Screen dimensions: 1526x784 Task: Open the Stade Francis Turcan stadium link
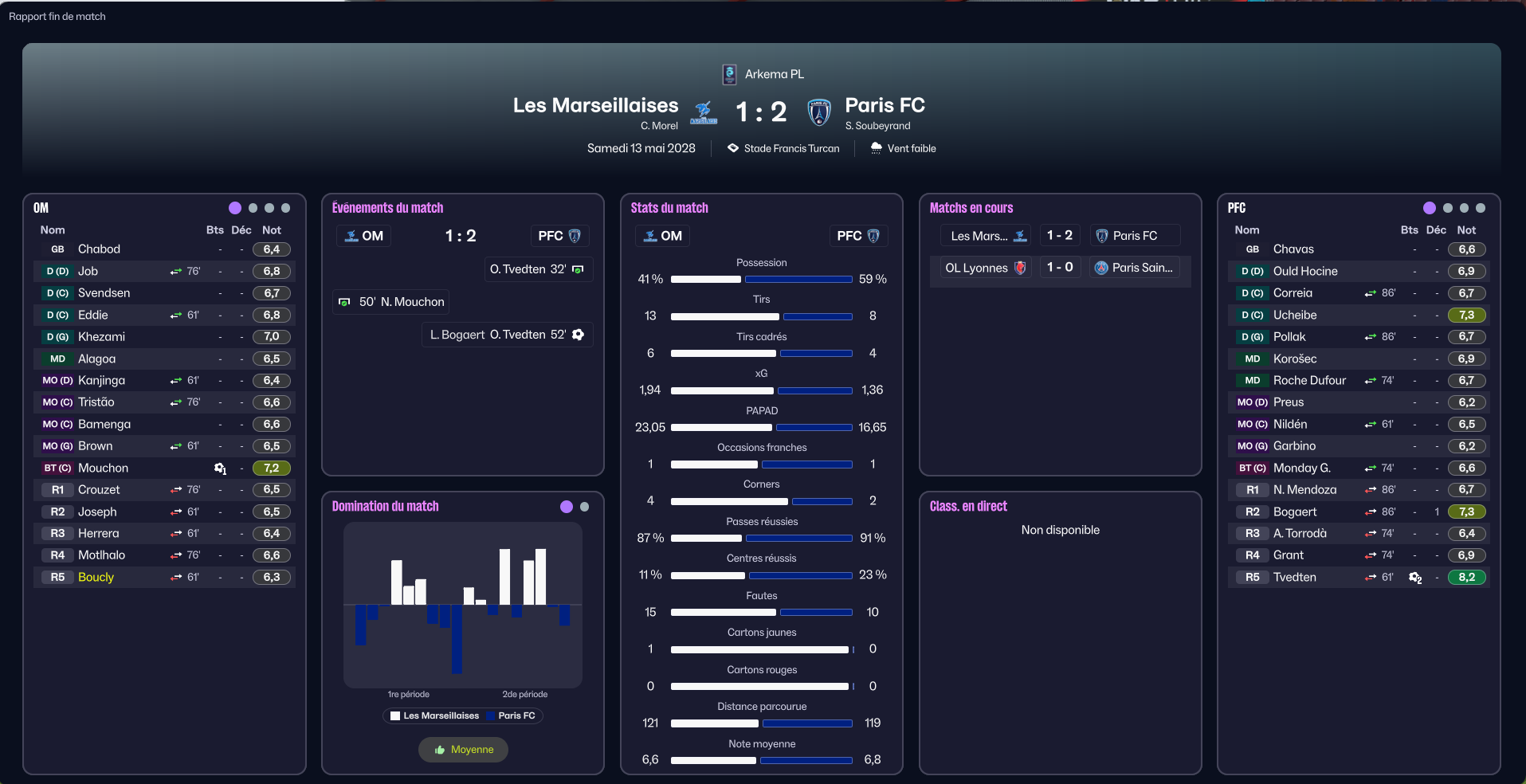pos(790,148)
